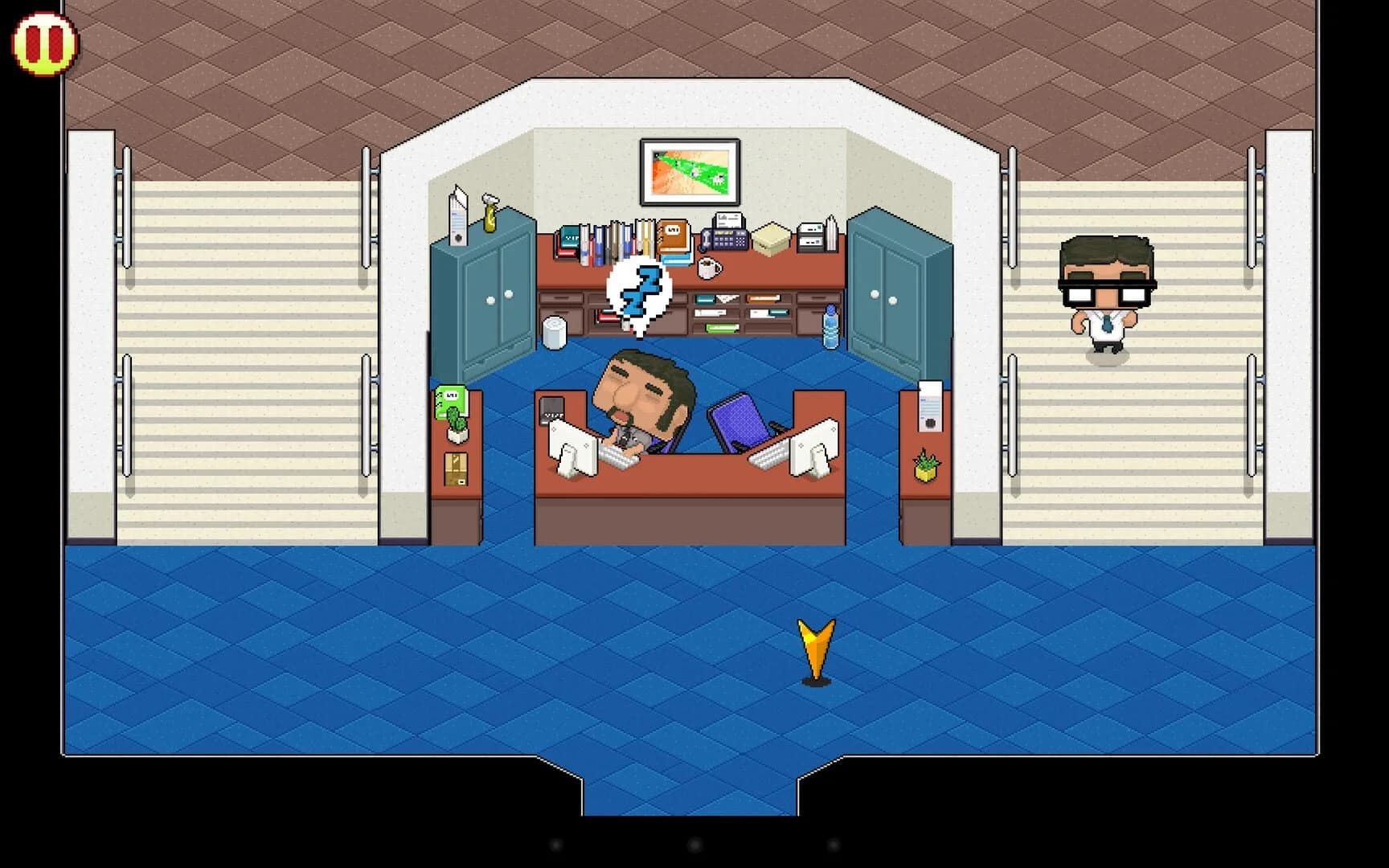Open the brown diary on the bookshelf
Screen dimensions: 1389x868
coord(674,235)
